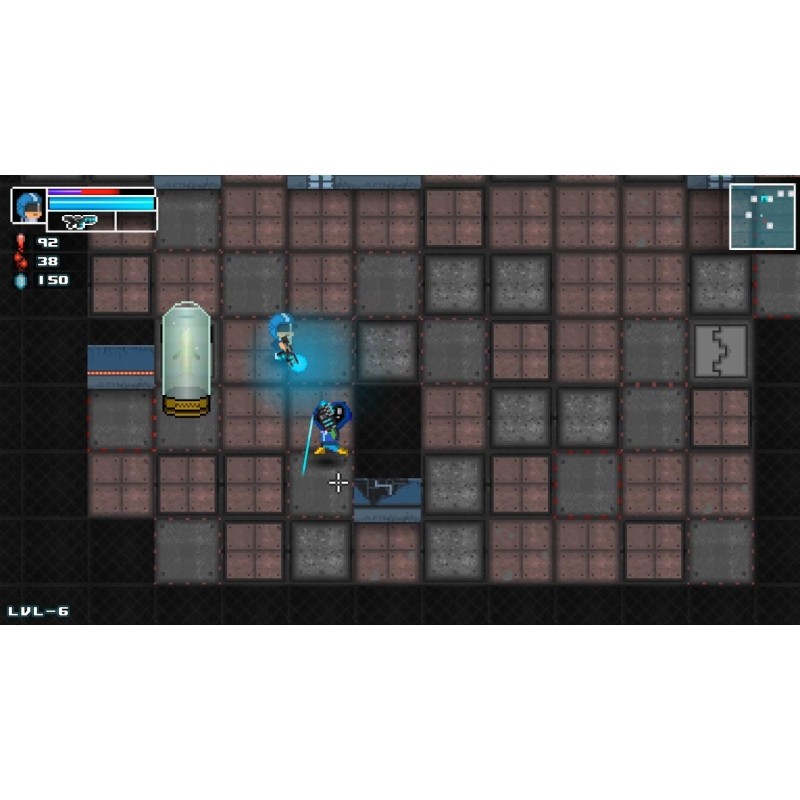Open the minimap in the corner

762,216
